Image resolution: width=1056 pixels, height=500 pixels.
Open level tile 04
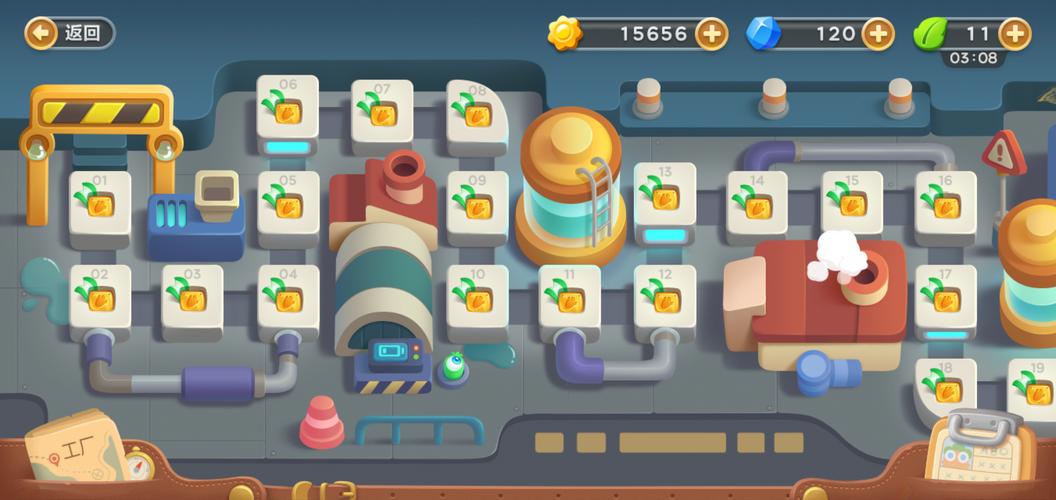(288, 298)
